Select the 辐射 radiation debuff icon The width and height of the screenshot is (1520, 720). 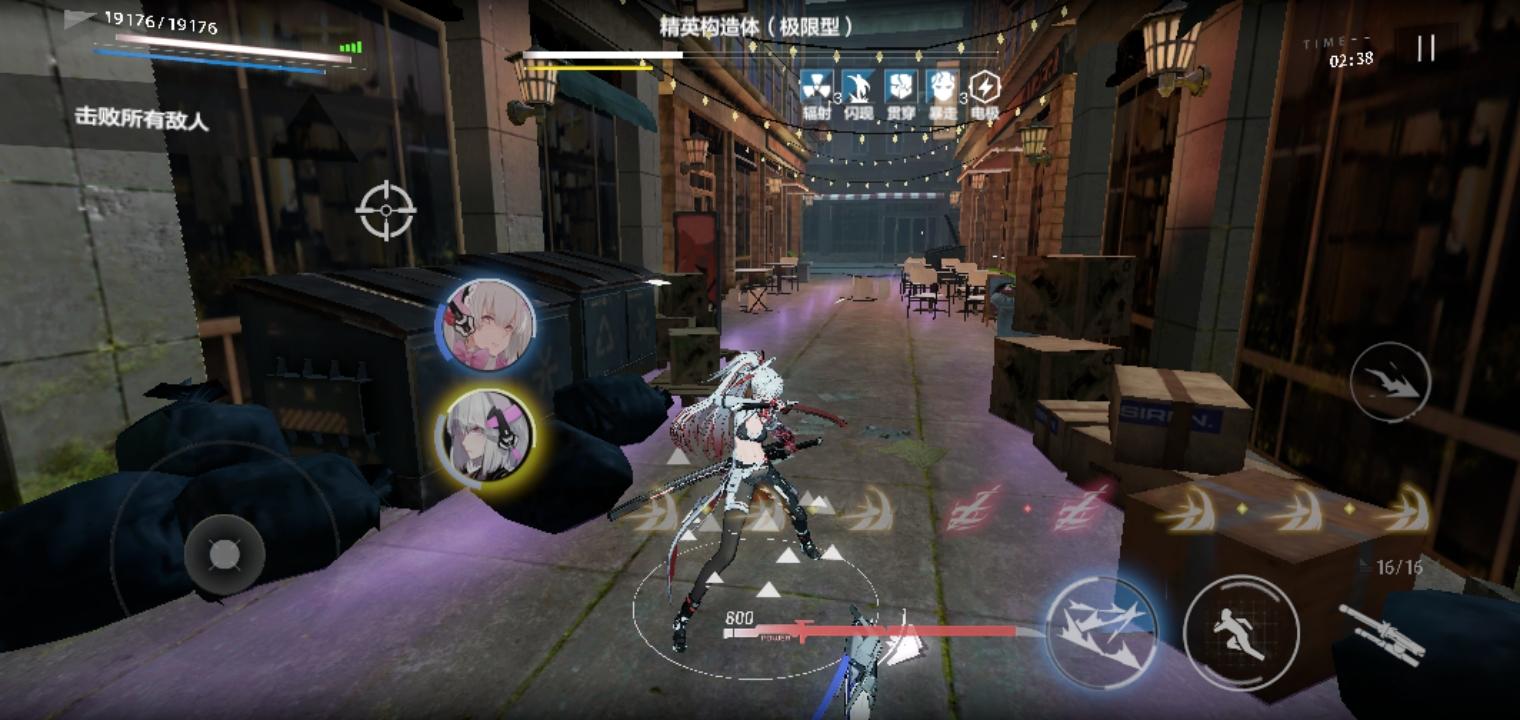(816, 85)
